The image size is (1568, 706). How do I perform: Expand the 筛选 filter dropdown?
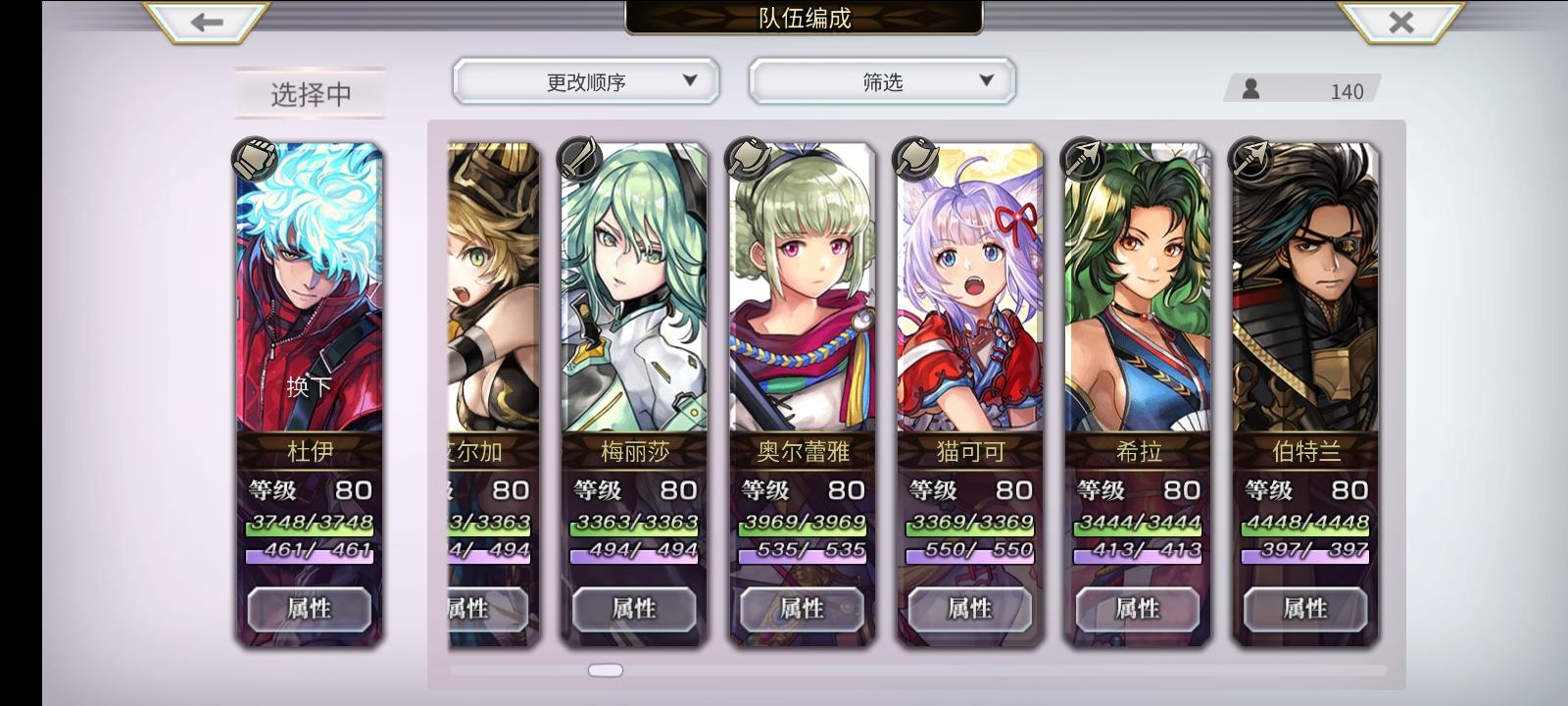coord(881,81)
